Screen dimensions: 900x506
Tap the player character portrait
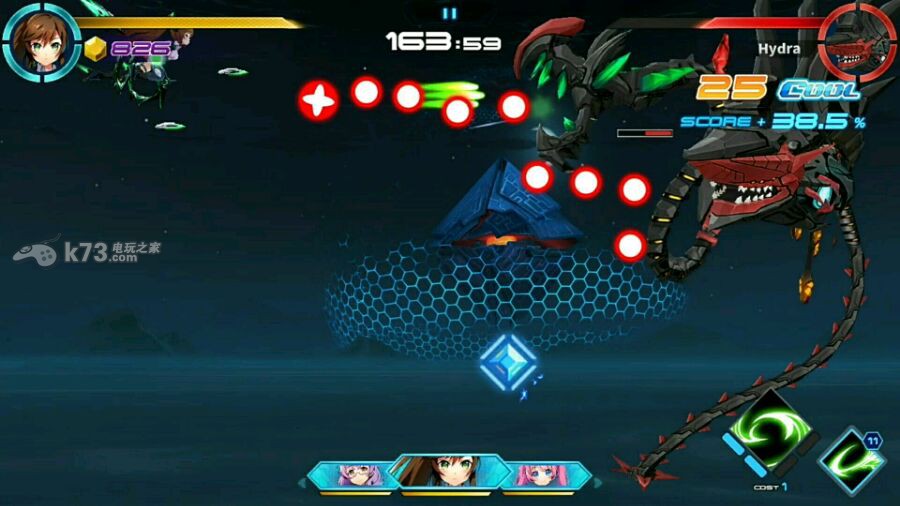pos(41,41)
